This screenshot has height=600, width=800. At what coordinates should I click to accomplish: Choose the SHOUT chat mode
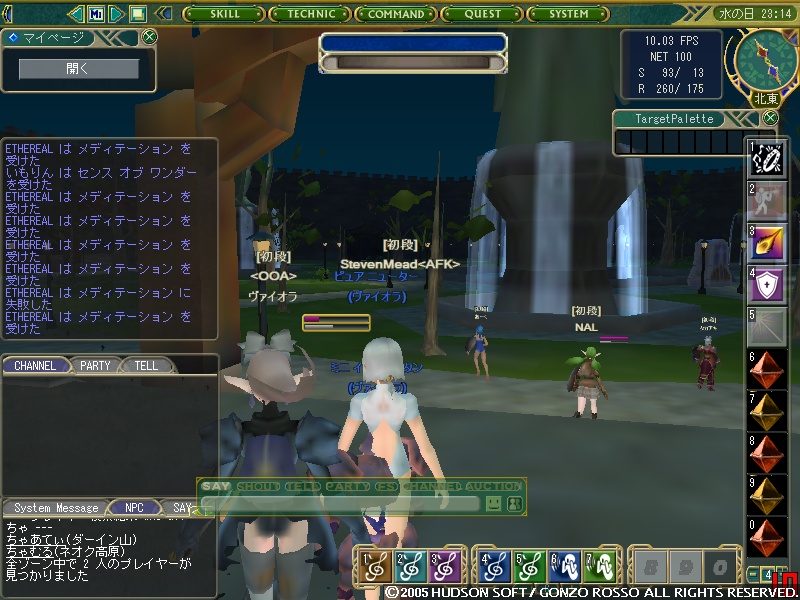(x=257, y=486)
